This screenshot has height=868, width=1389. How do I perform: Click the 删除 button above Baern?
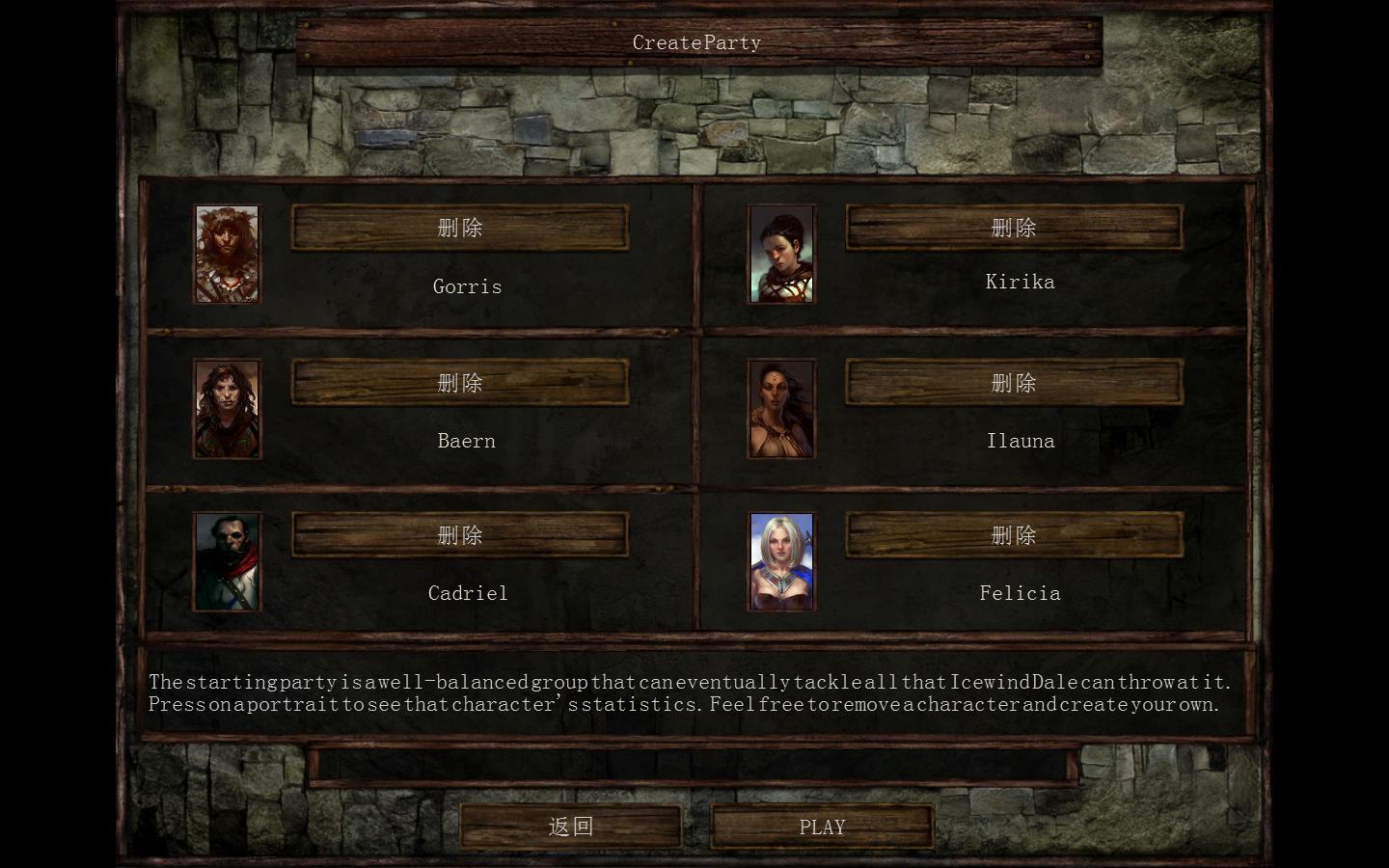click(460, 383)
